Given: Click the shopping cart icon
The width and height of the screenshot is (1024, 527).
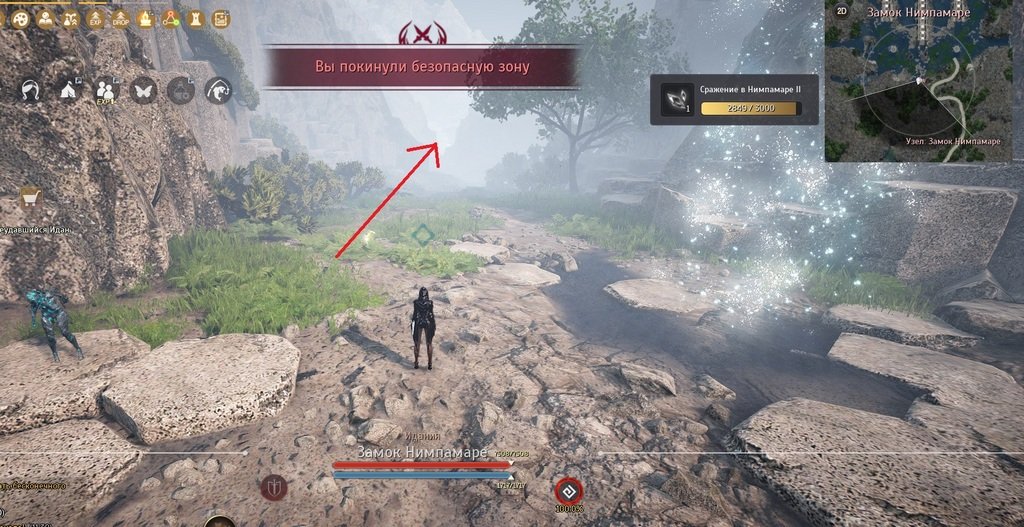Looking at the screenshot, I should tap(31, 198).
